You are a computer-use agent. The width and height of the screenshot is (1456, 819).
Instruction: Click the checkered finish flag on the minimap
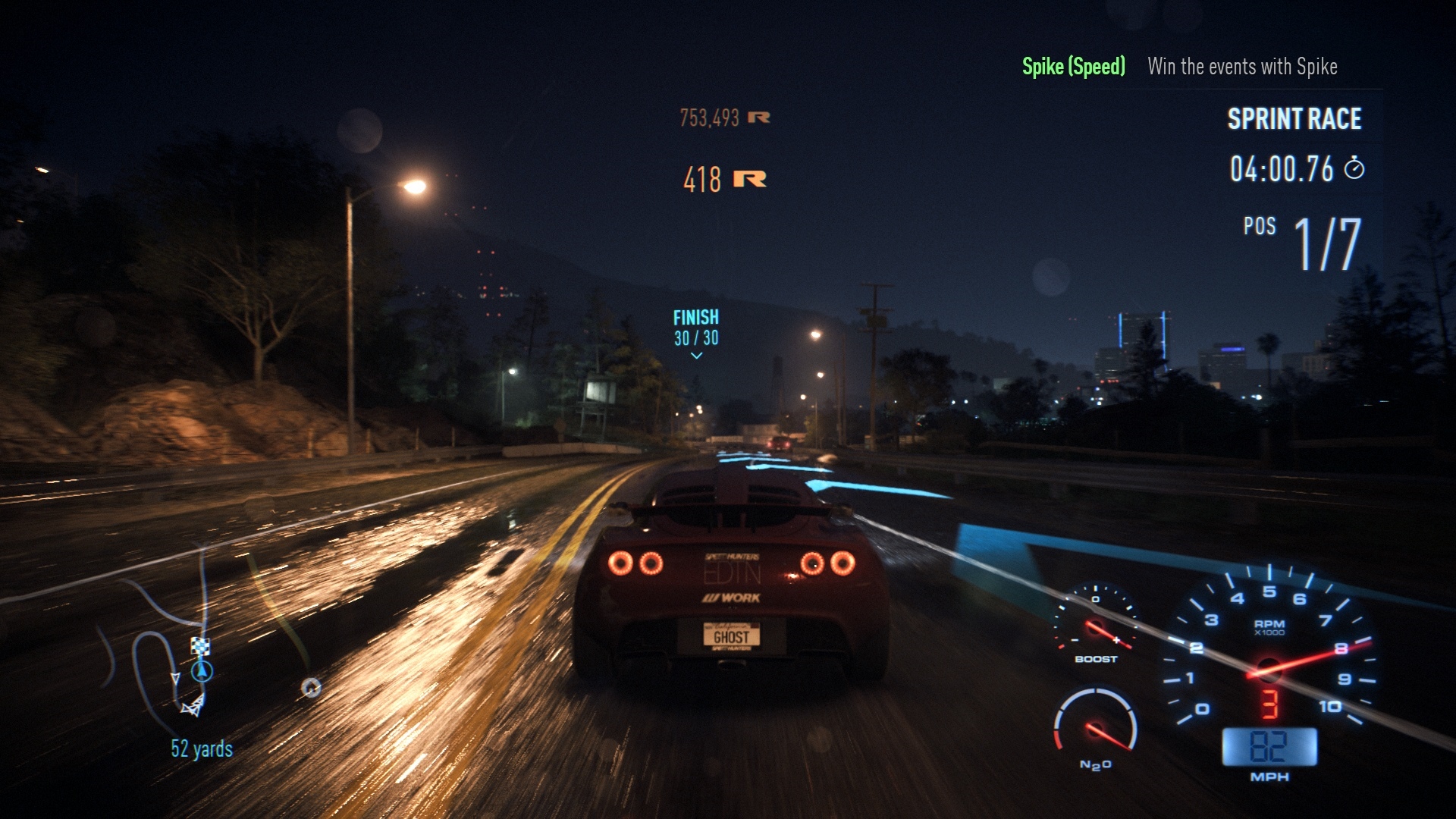[x=200, y=646]
